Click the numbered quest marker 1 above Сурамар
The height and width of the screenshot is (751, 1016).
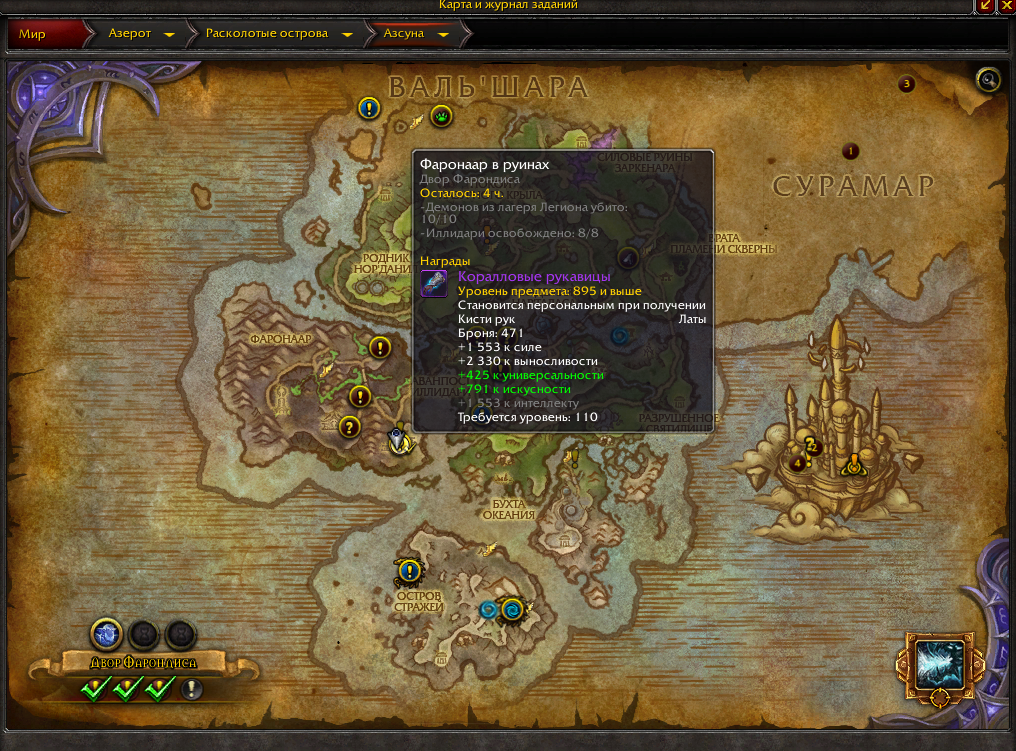click(x=851, y=151)
